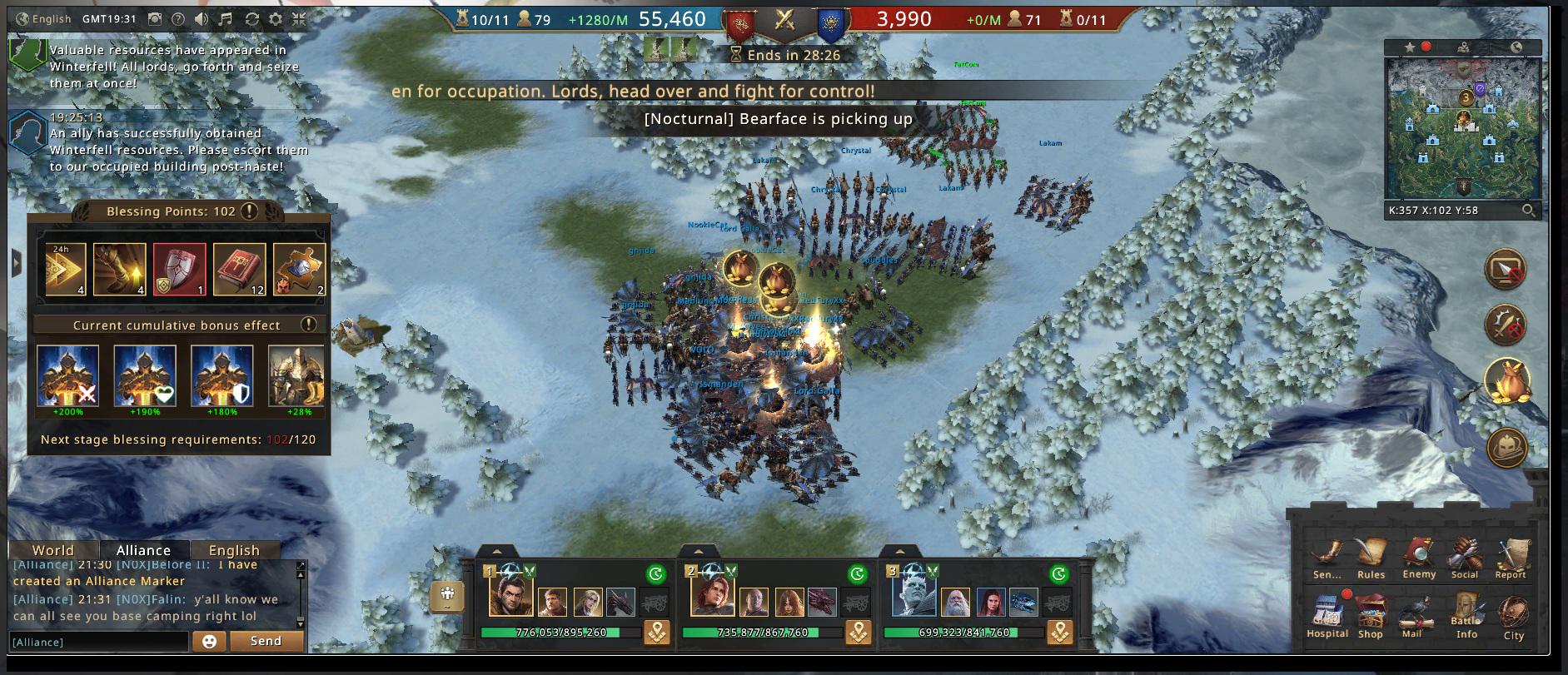Take a screenshot with the camera icon
The height and width of the screenshot is (675, 1568).
[155, 18]
